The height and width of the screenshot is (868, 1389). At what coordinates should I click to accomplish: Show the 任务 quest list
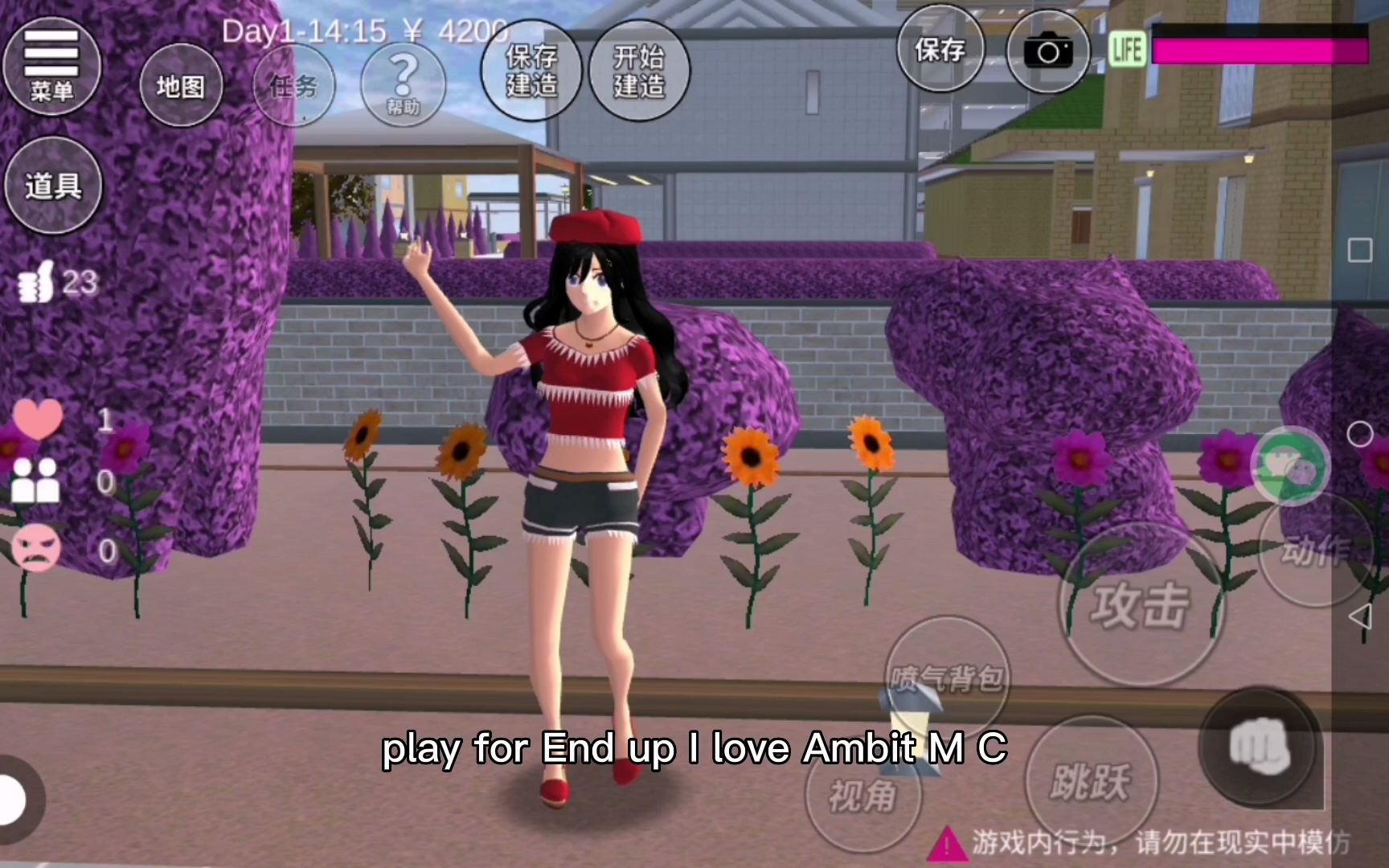tap(293, 85)
